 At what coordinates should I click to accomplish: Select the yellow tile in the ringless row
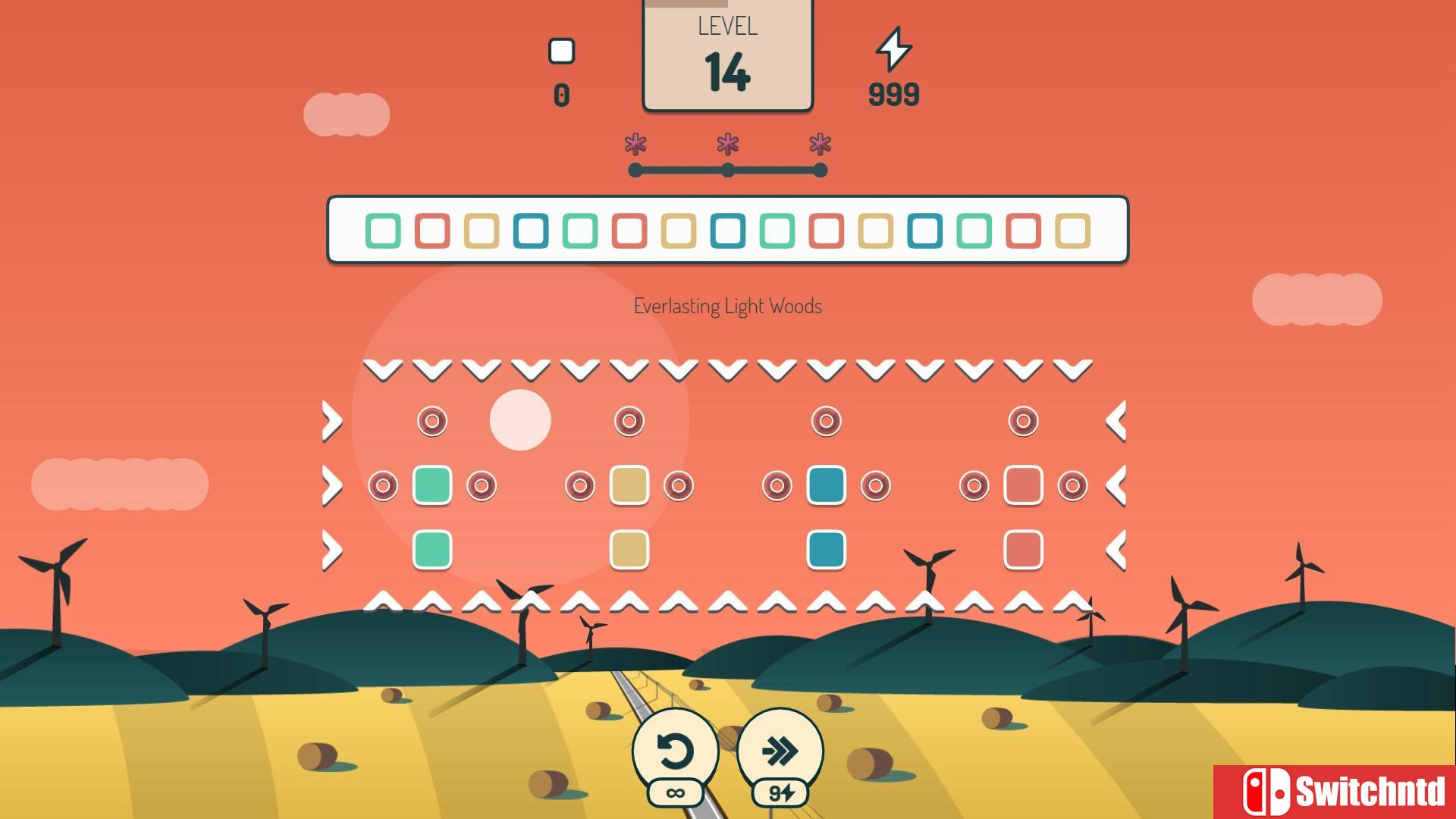pyautogui.click(x=629, y=550)
